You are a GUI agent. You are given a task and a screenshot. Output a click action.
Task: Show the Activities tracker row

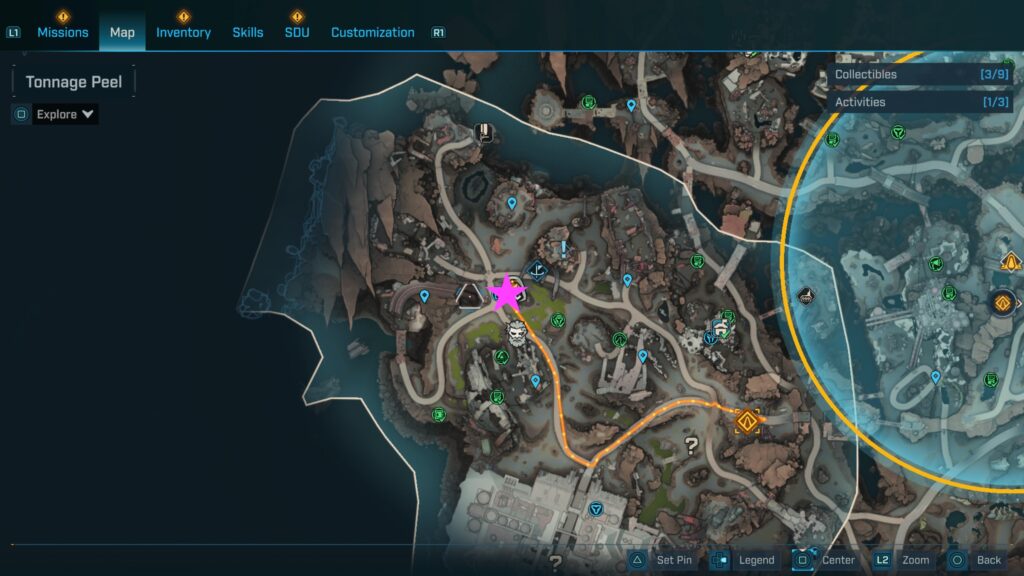tap(921, 102)
